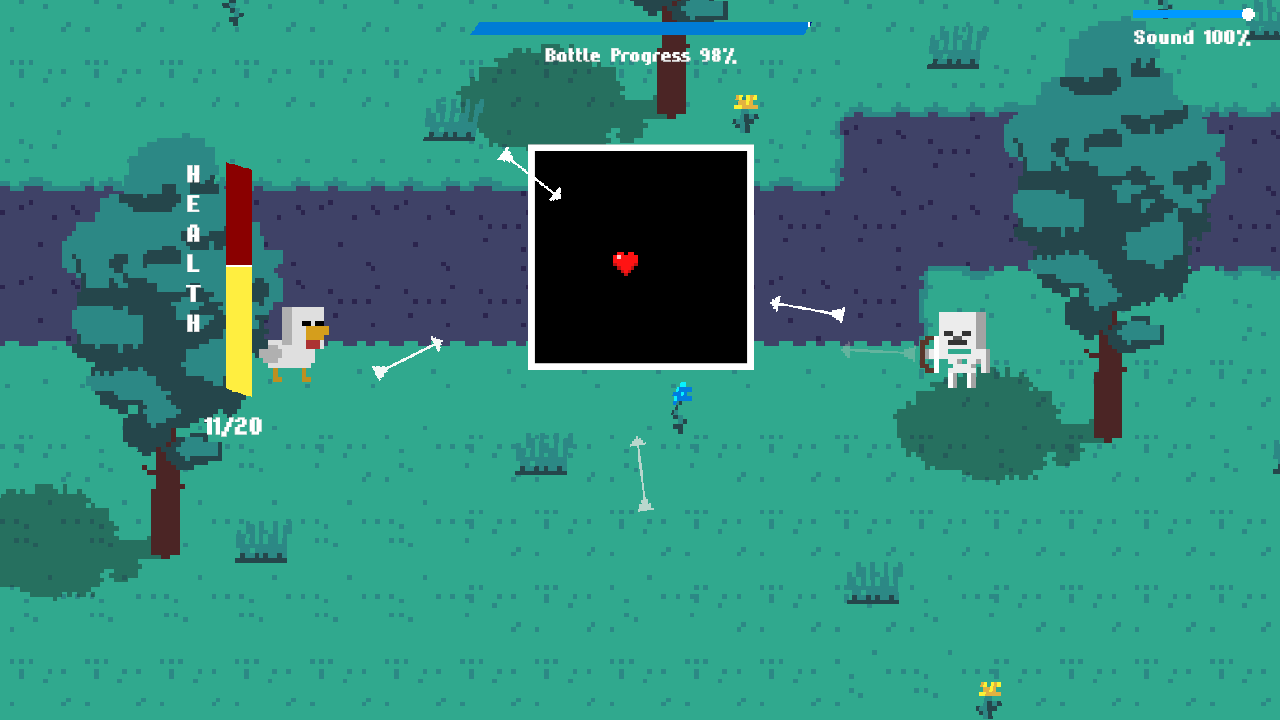Click the black battle box border
Screen dimensions: 1280x720
640,148
